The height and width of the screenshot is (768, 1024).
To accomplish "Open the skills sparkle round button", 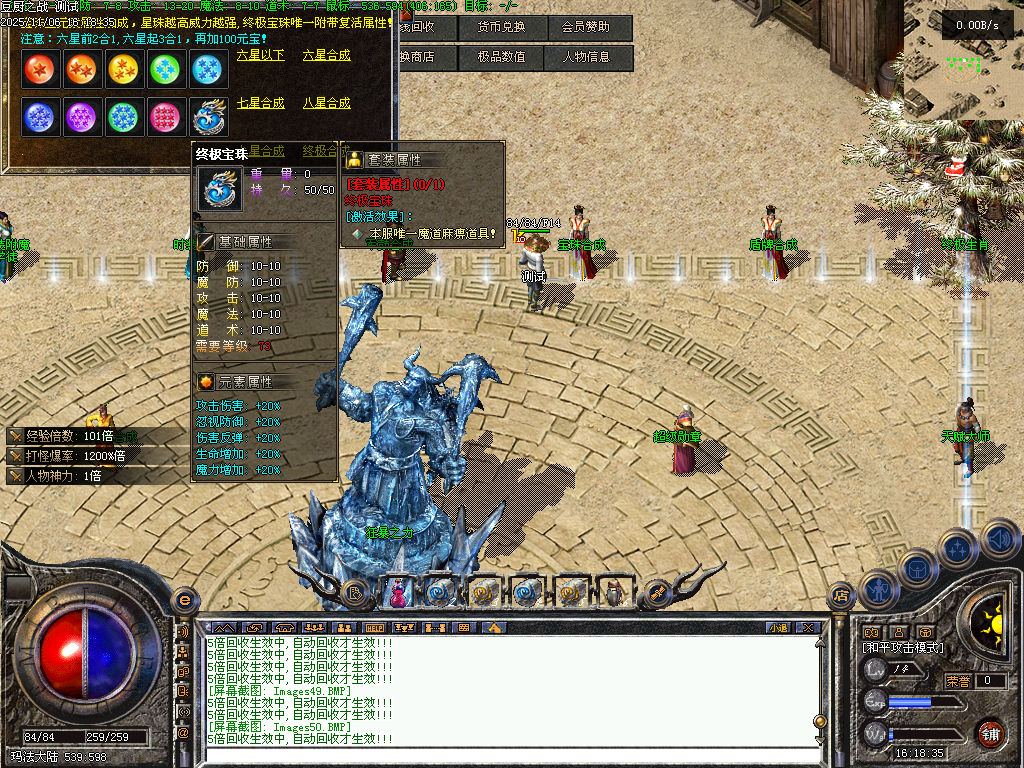I will [957, 548].
